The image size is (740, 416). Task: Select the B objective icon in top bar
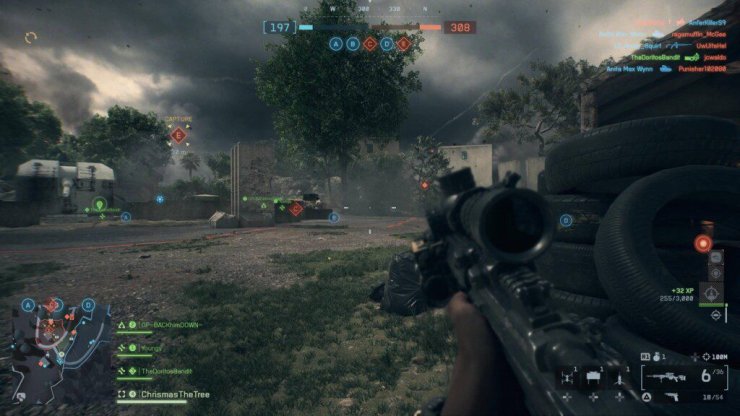(x=353, y=44)
